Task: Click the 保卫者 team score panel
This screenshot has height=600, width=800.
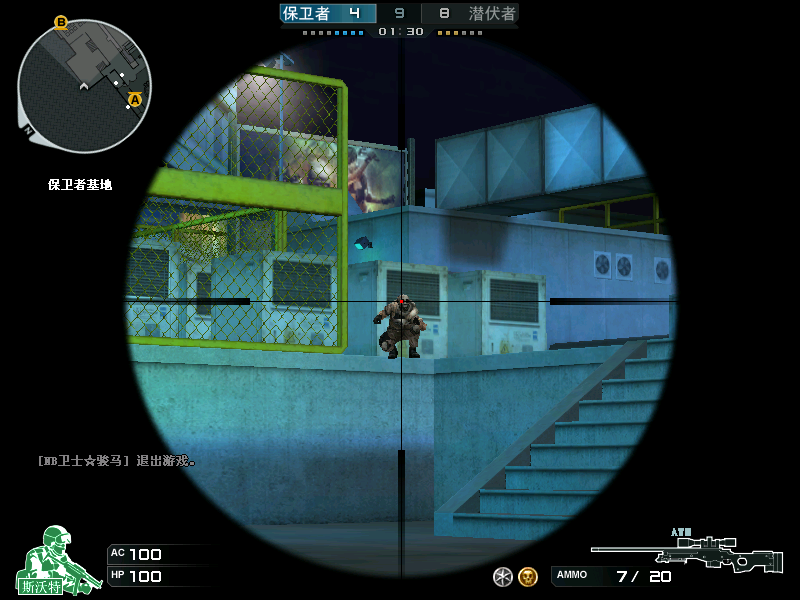Action: (327, 13)
